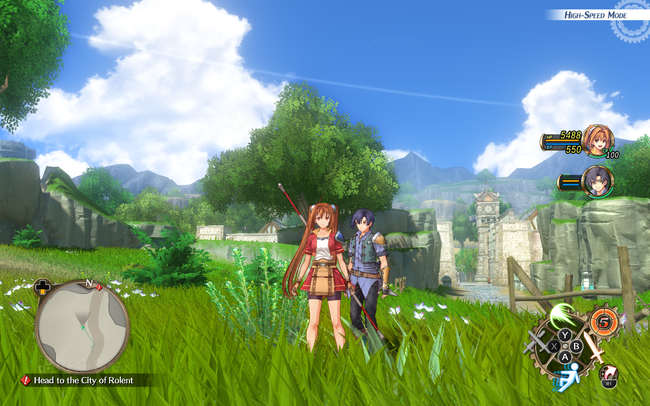Viewport: 650px width, 406px height.
Task: Select the "Head to the City of Rolent" objective
Action: [84, 380]
